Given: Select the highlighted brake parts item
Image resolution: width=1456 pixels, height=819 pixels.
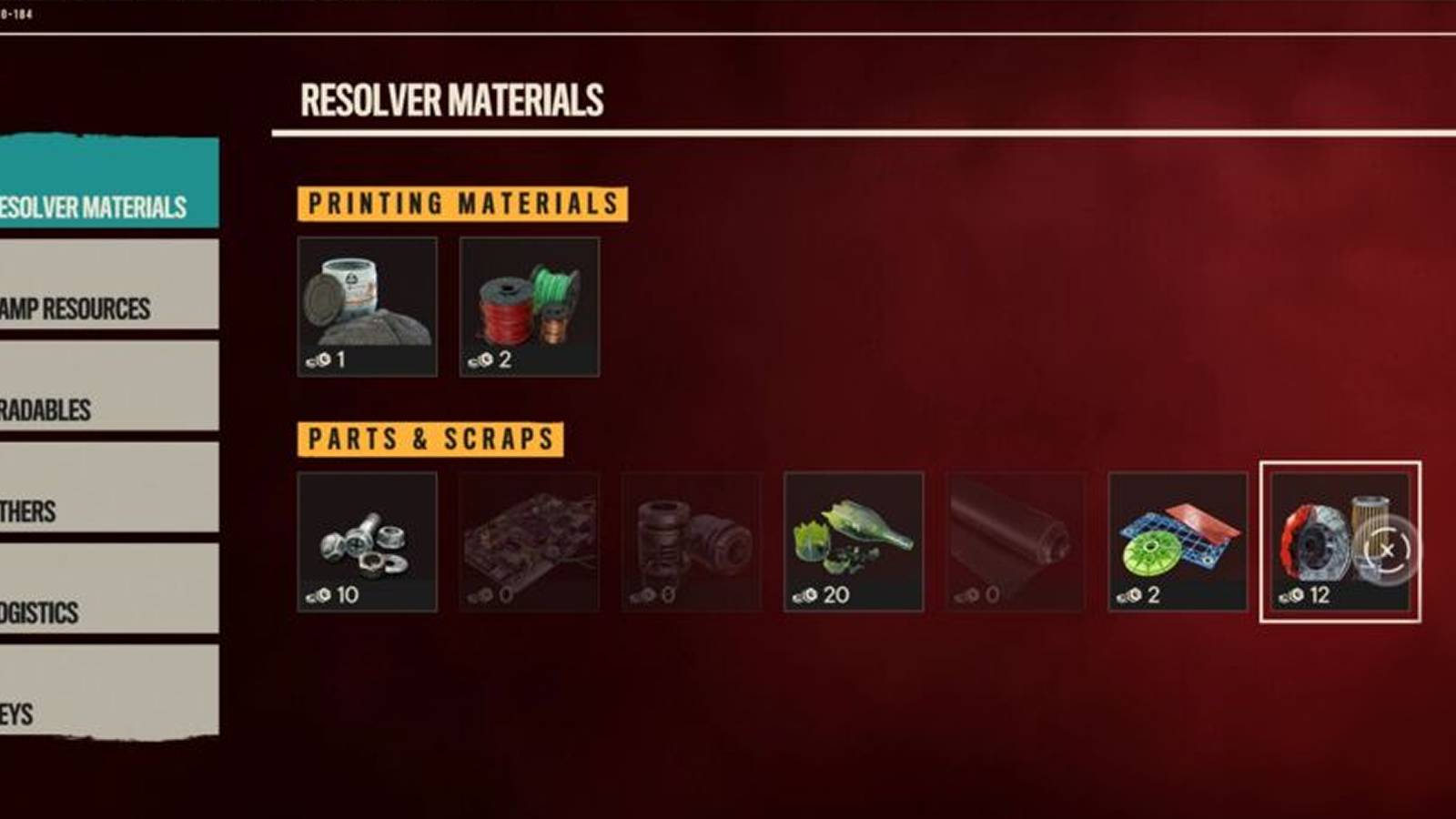Looking at the screenshot, I should point(1338,544).
